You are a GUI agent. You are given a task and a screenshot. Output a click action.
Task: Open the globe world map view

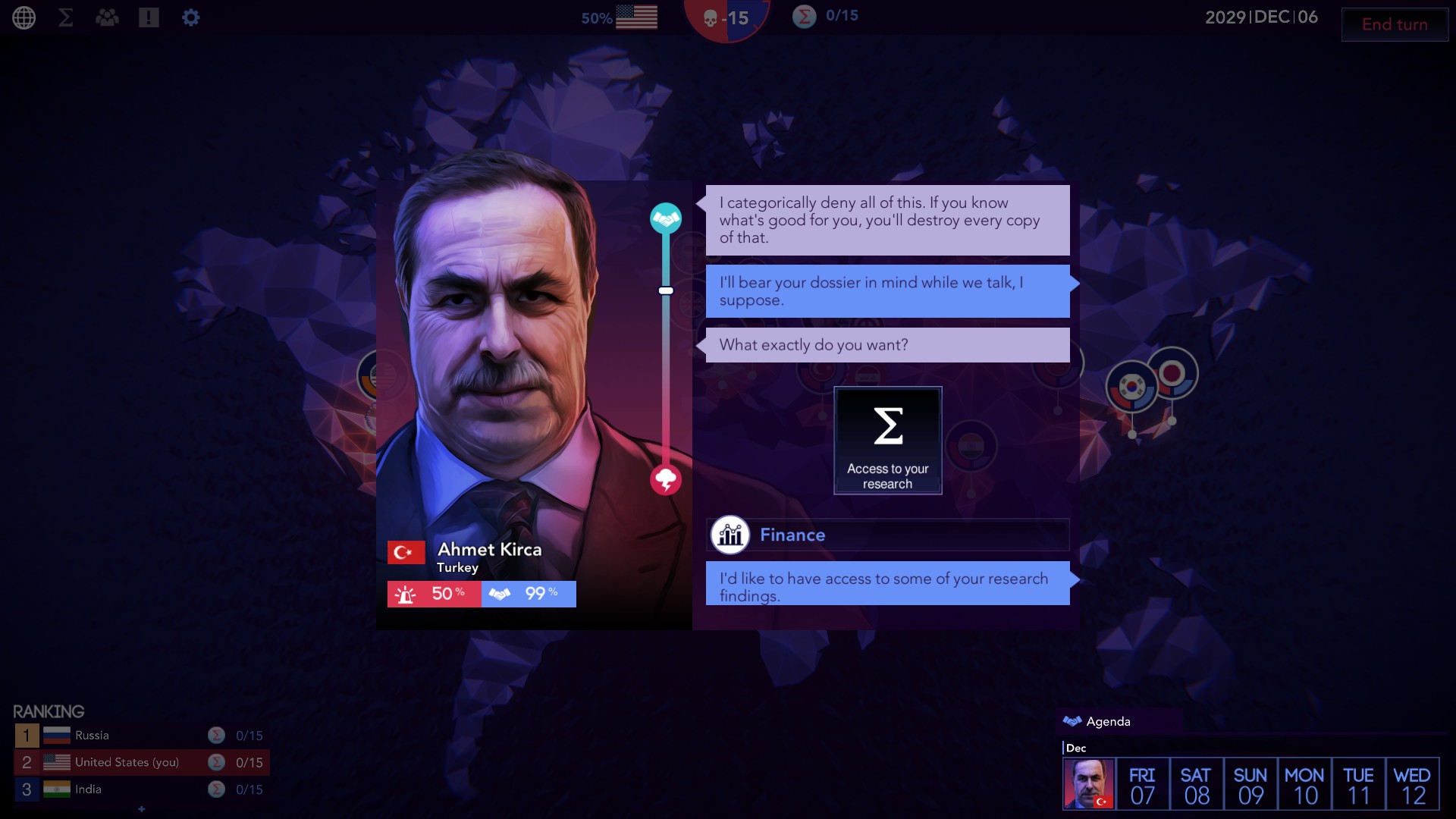[24, 17]
